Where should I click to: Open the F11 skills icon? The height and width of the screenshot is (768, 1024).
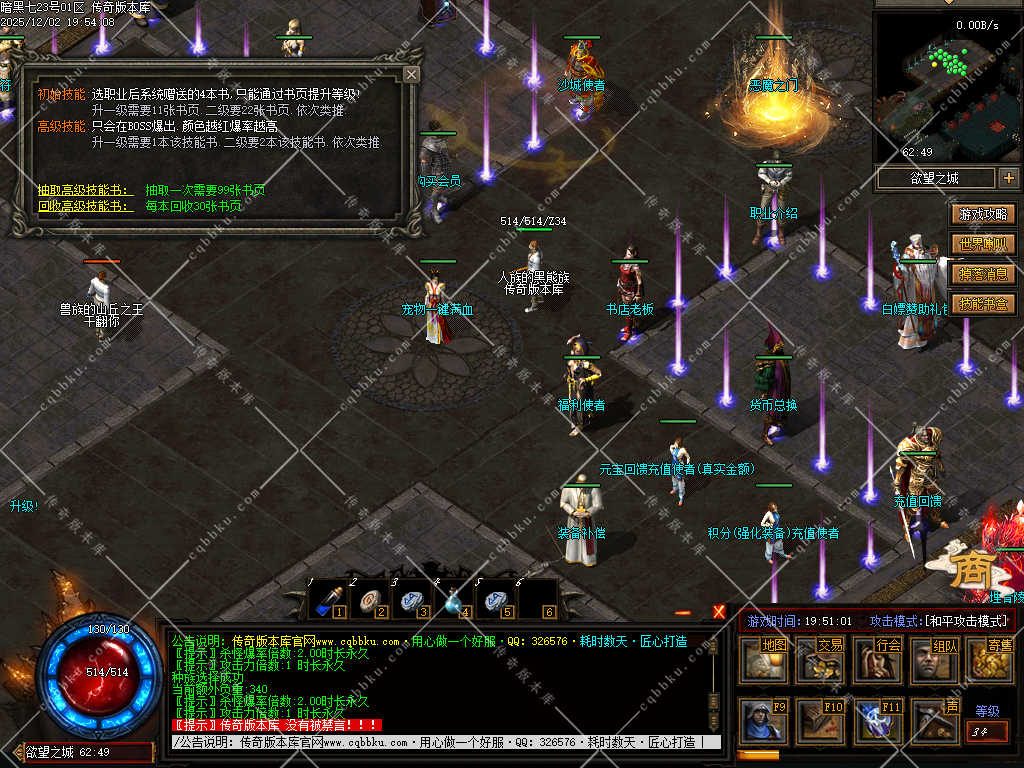pyautogui.click(x=880, y=721)
